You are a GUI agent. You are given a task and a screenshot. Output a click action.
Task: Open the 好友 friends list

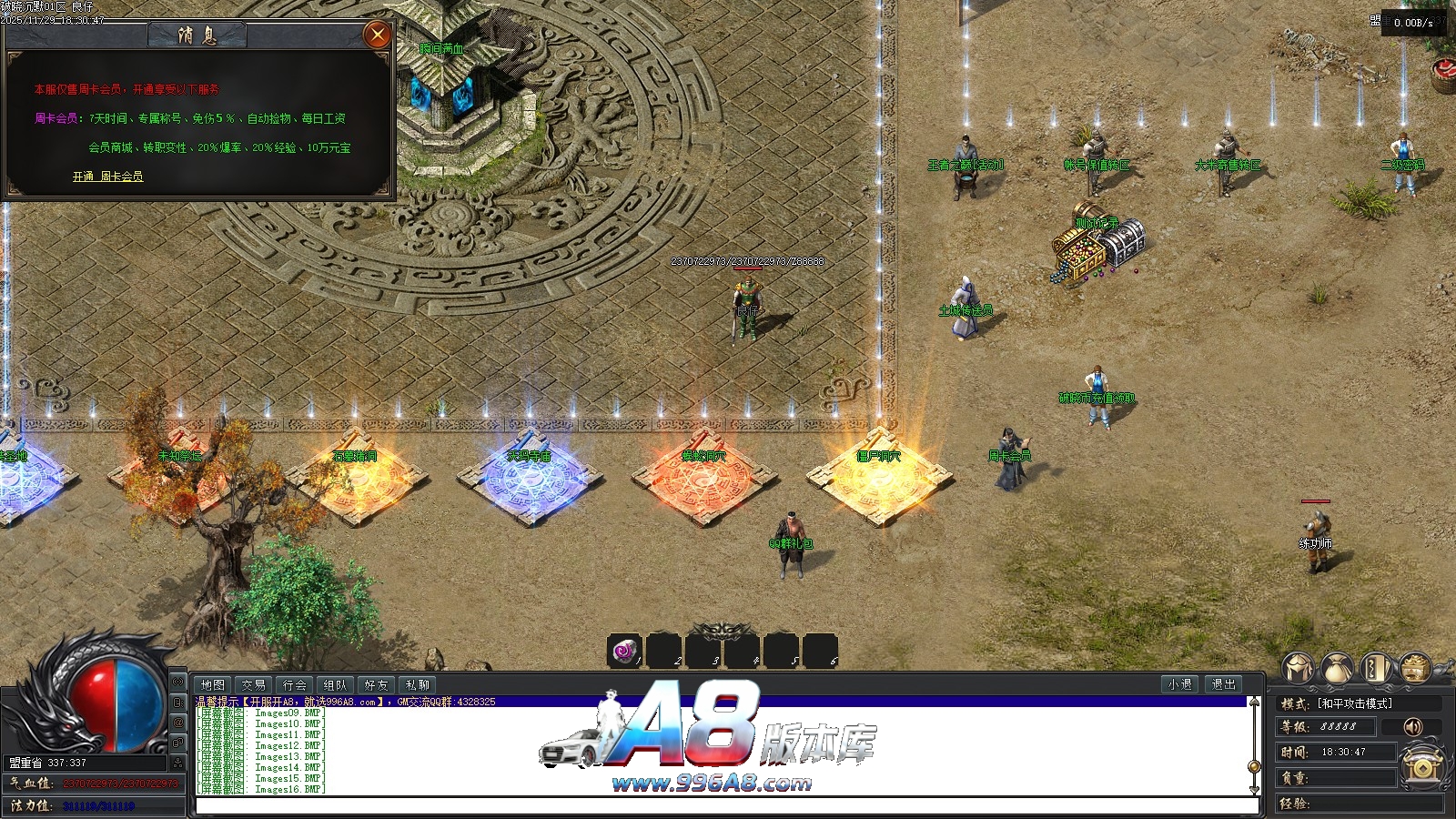pos(377,684)
